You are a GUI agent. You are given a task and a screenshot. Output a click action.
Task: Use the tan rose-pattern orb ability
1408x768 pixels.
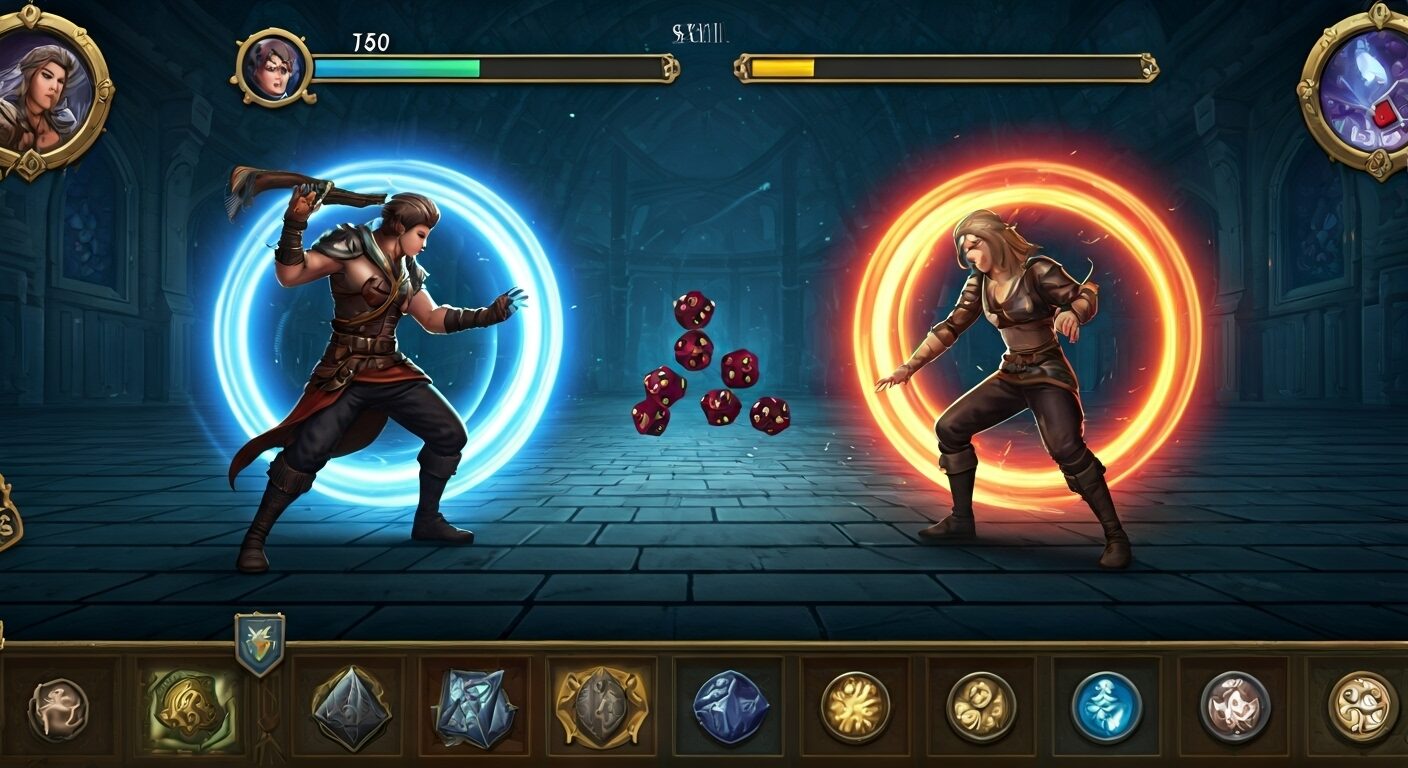[x=981, y=706]
